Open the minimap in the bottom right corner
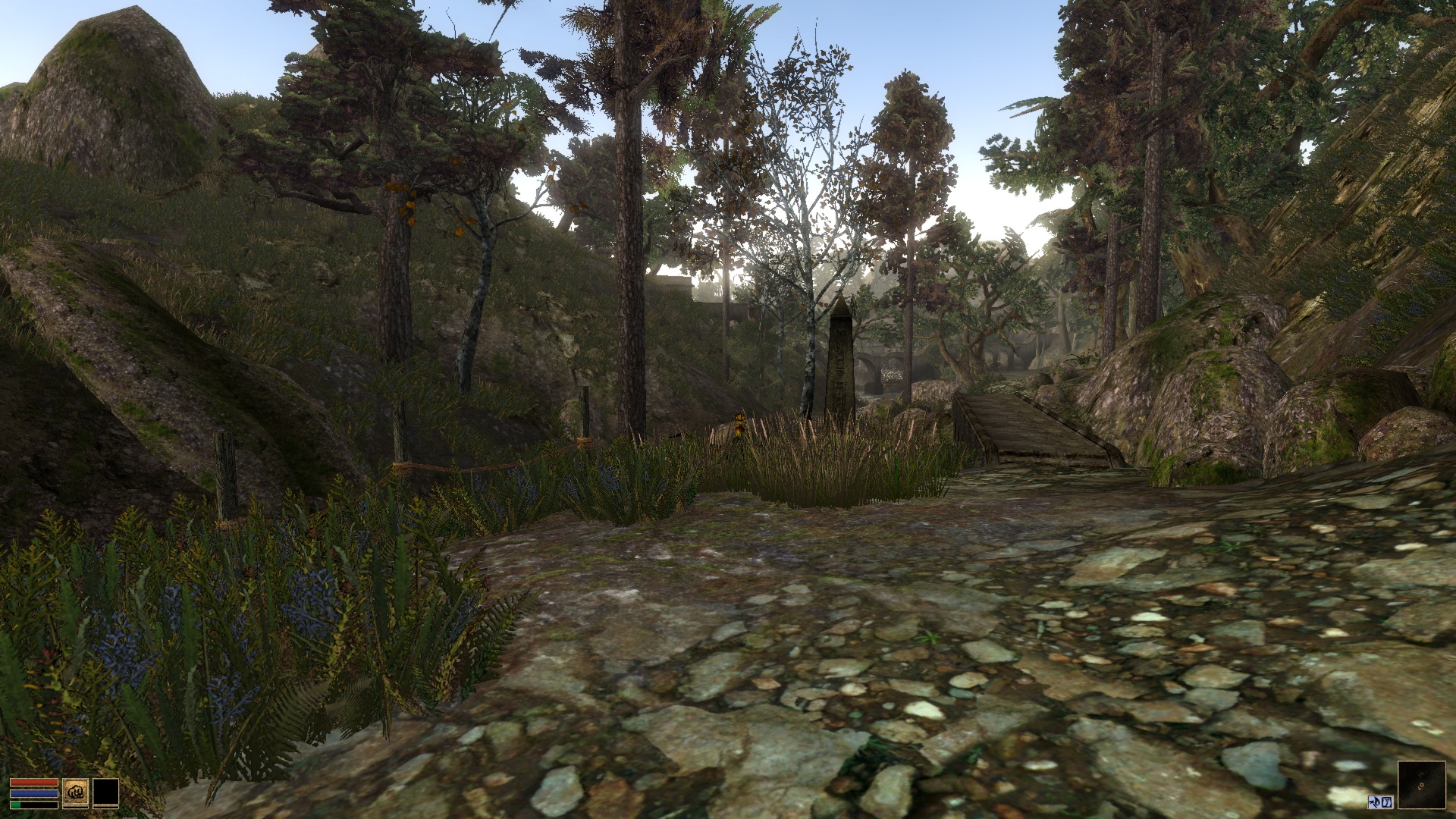The height and width of the screenshot is (819, 1456). point(1423,785)
